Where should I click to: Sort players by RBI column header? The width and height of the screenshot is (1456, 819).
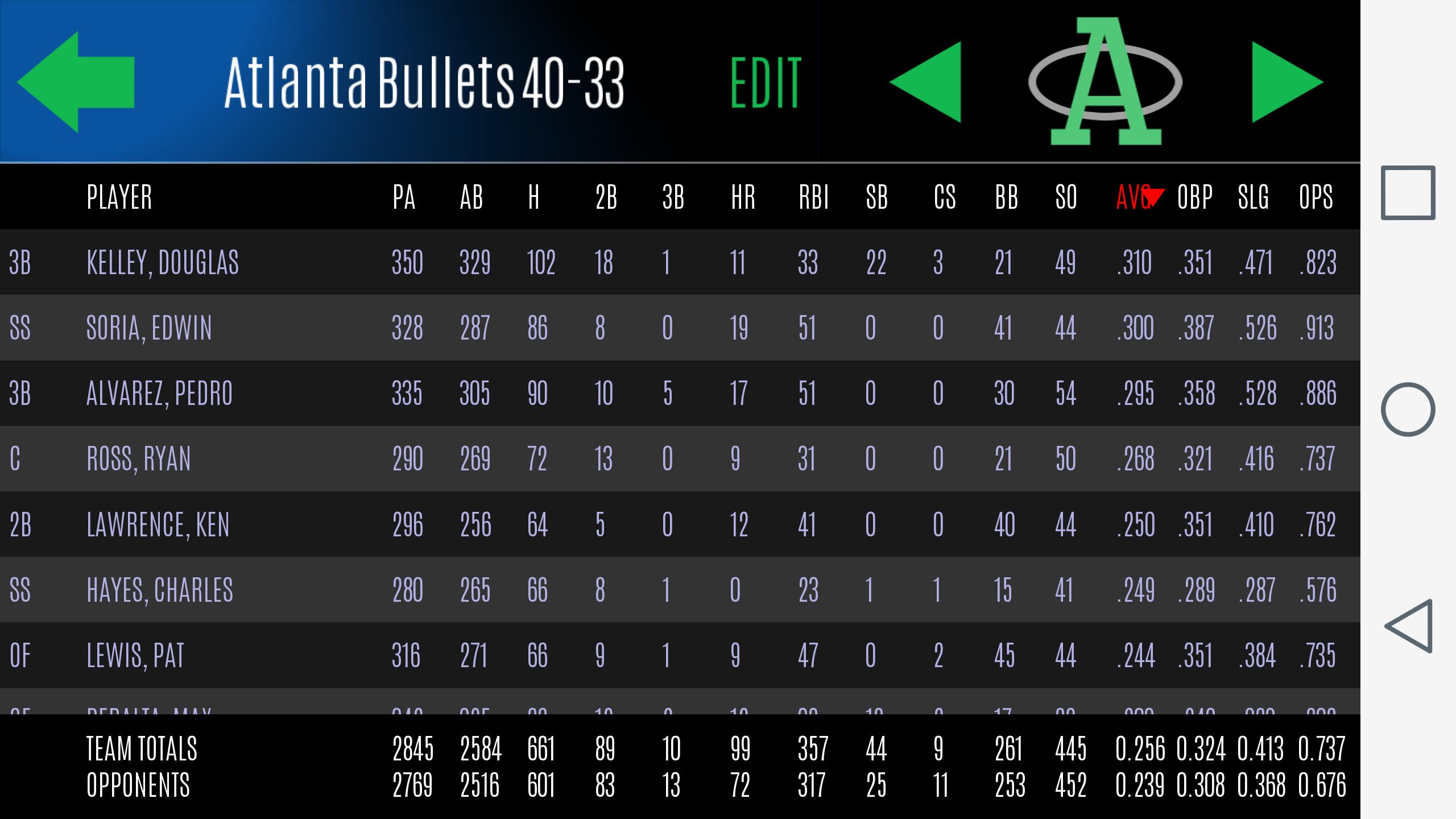[x=813, y=197]
